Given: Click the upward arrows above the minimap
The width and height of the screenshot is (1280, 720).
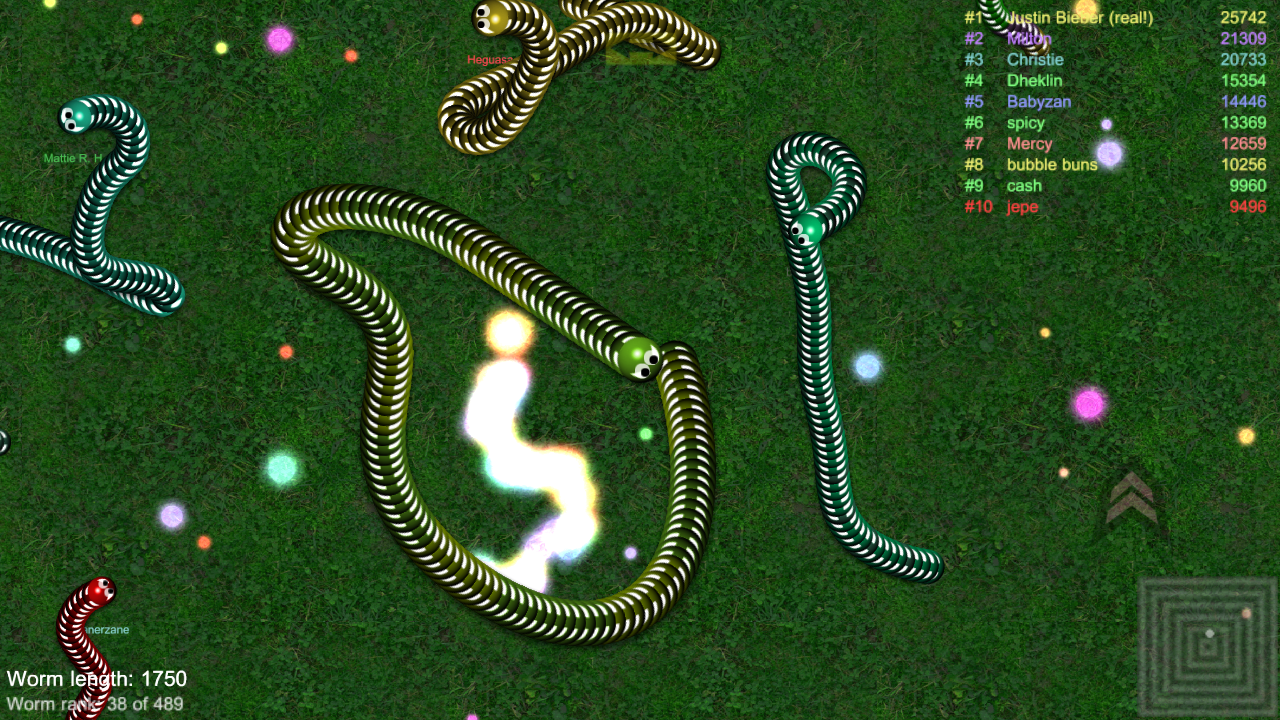Looking at the screenshot, I should point(1130,497).
